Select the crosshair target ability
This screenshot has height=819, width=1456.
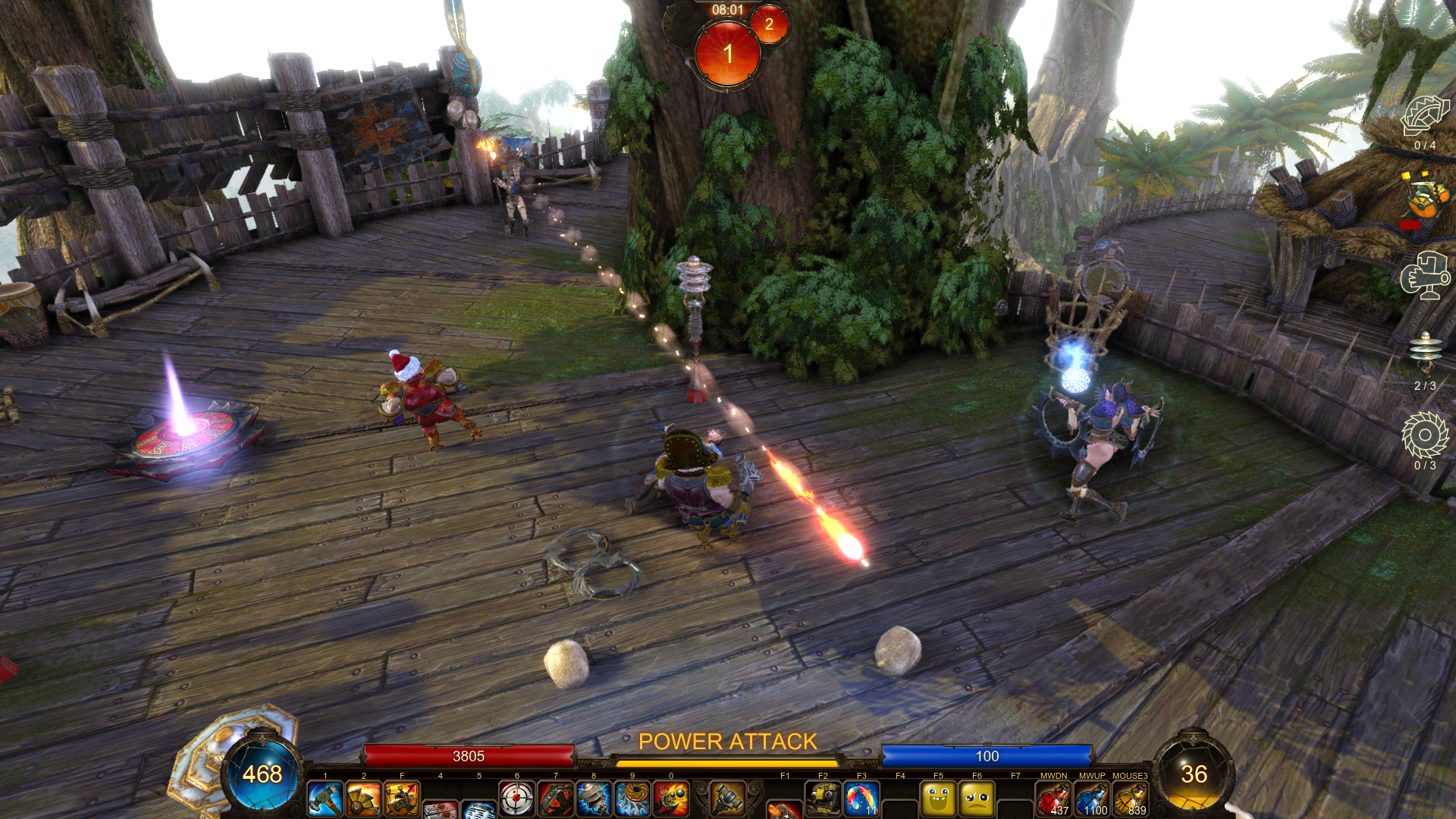tap(517, 799)
